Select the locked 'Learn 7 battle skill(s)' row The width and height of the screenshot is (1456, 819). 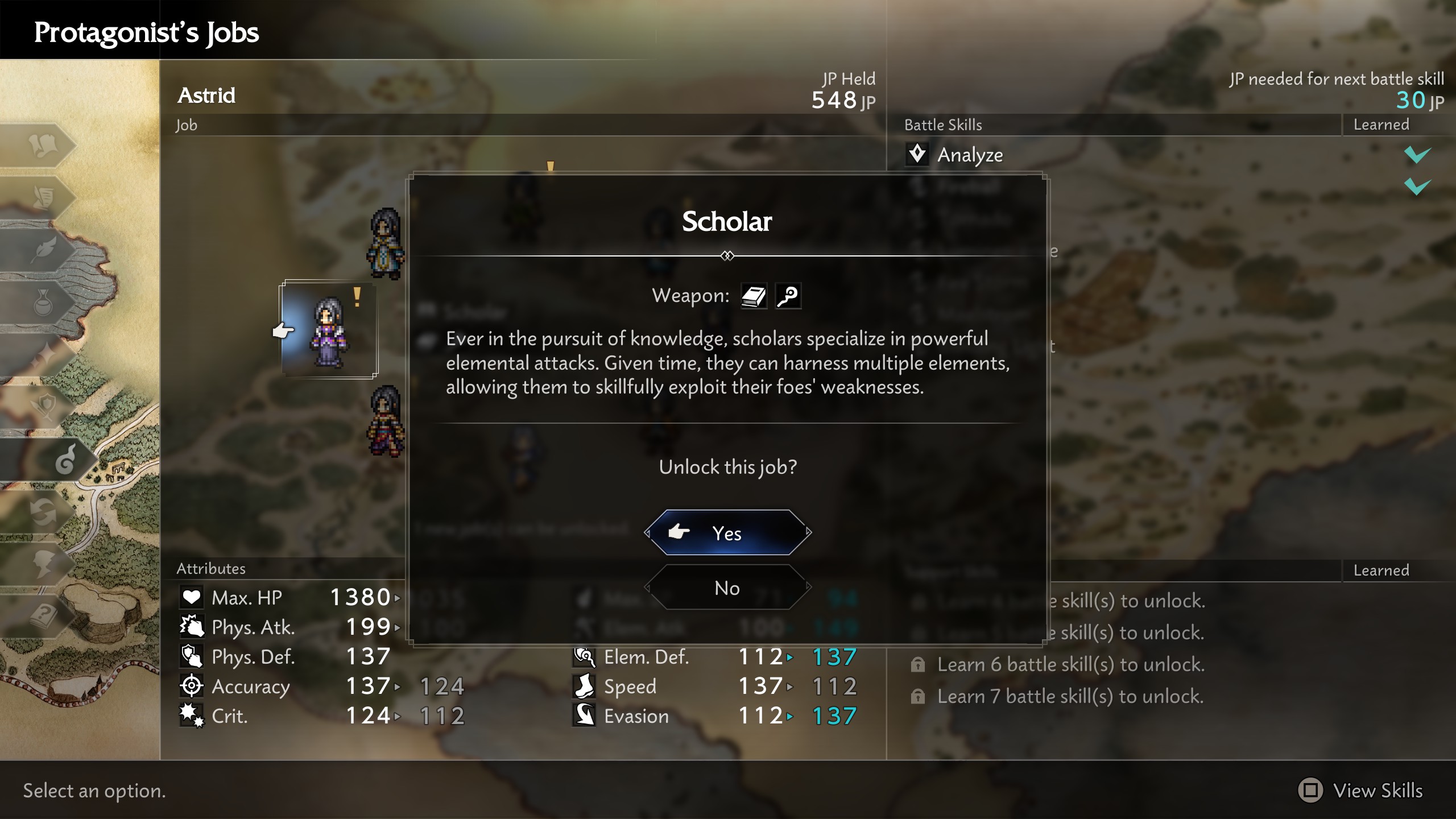(1070, 696)
